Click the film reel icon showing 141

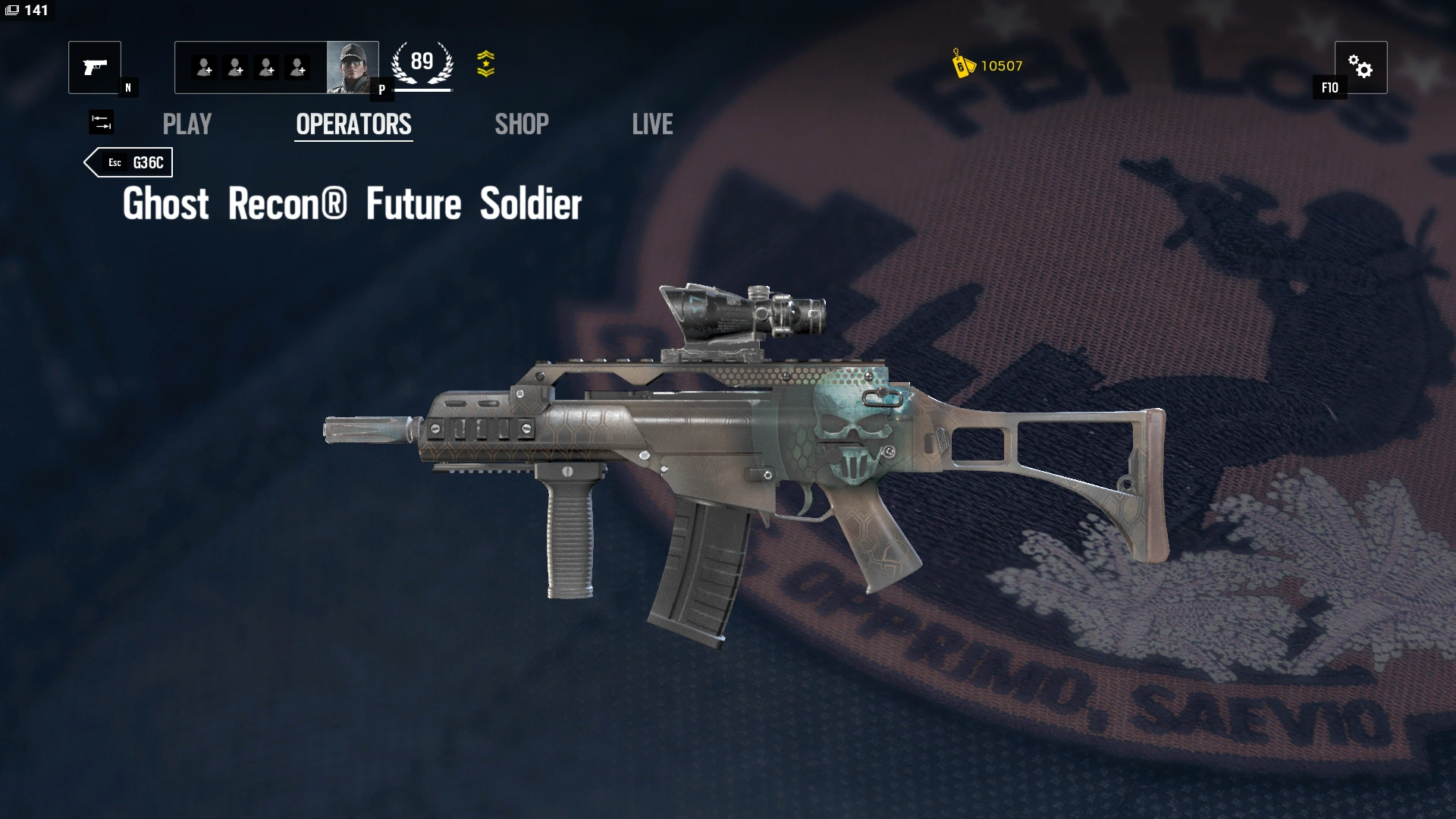pos(25,12)
